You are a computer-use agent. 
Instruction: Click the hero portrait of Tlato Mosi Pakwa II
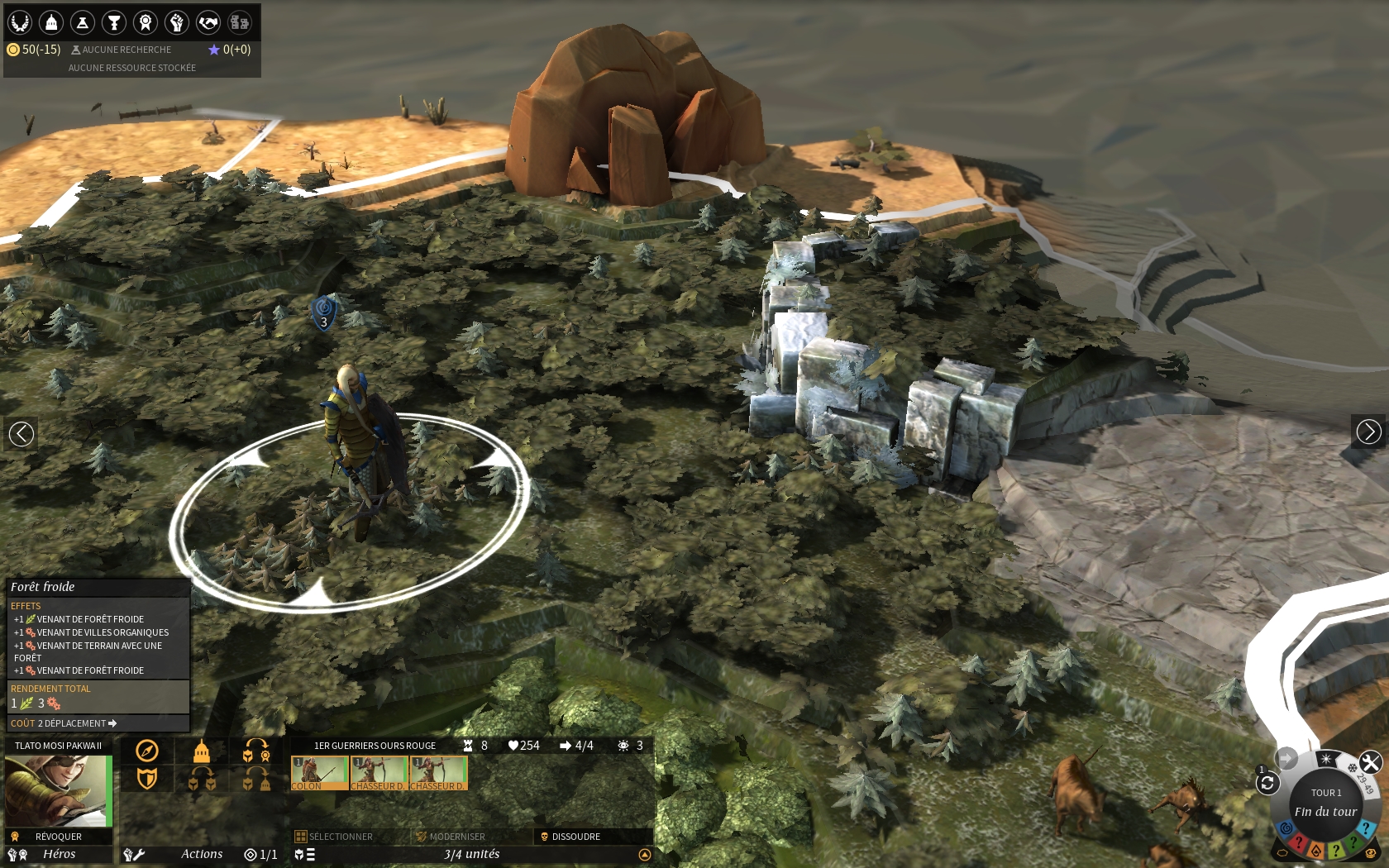point(58,791)
